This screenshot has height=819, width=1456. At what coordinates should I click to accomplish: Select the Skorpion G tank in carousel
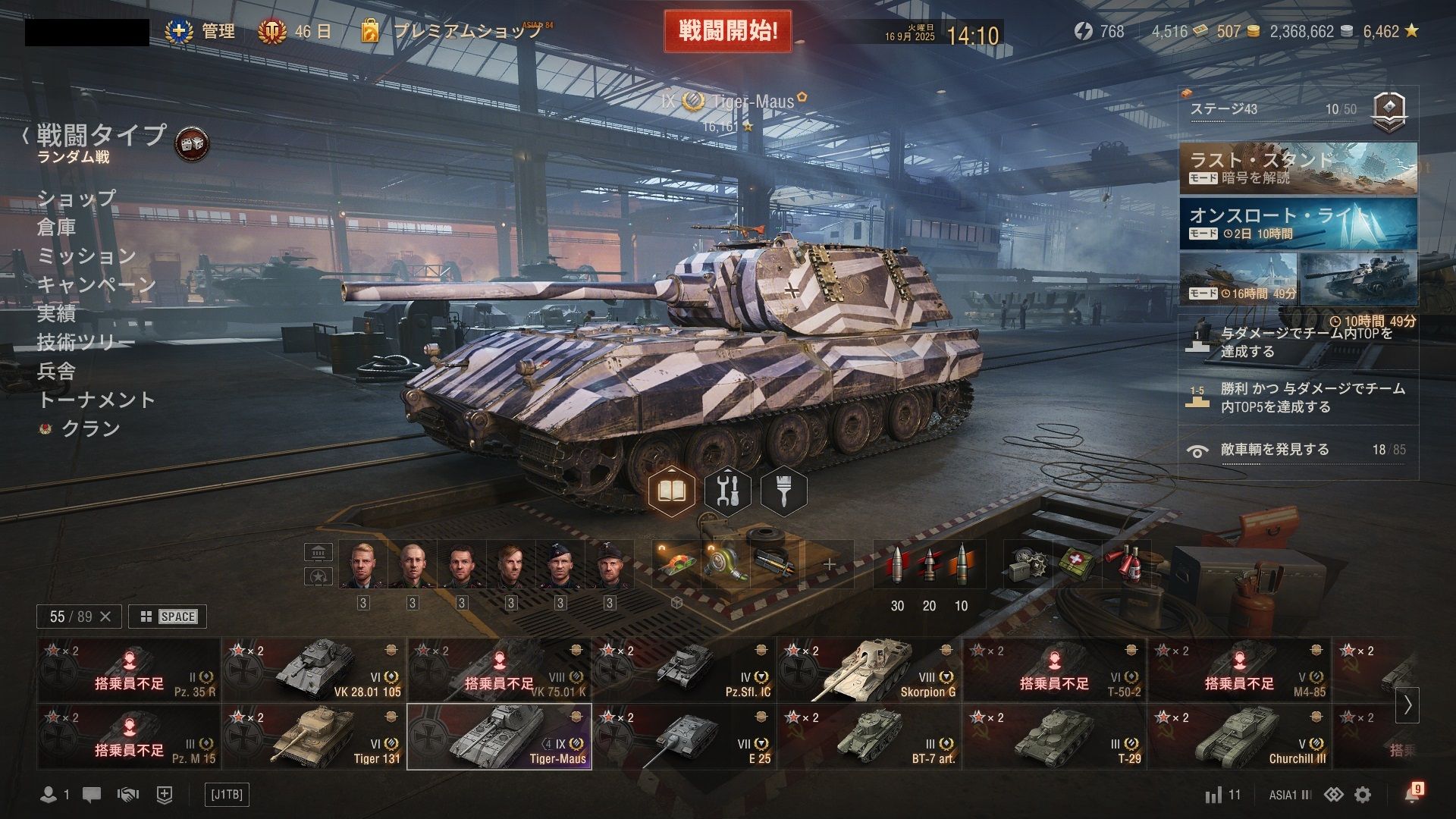869,670
